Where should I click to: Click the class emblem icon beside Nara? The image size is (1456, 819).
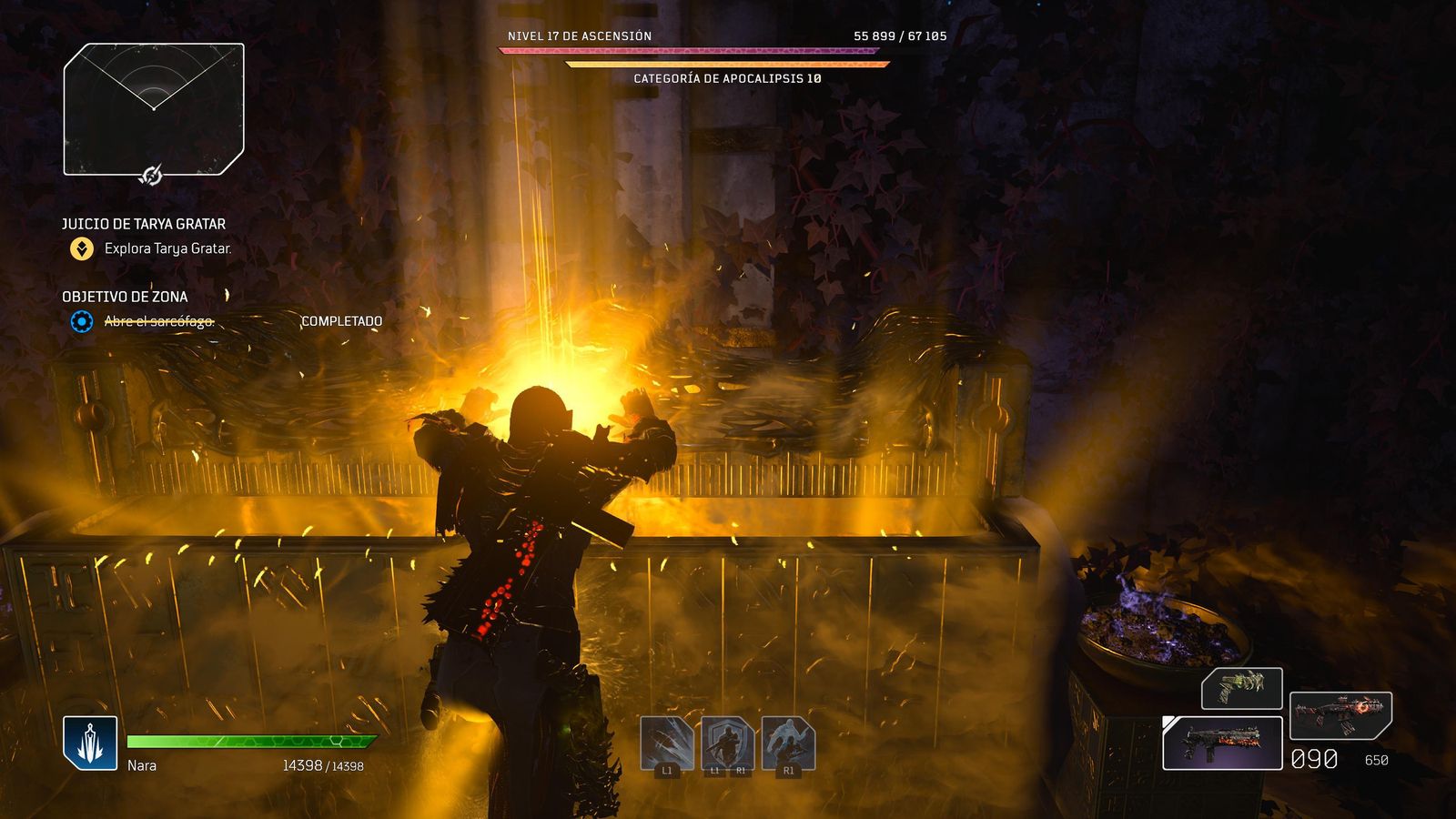(x=90, y=743)
